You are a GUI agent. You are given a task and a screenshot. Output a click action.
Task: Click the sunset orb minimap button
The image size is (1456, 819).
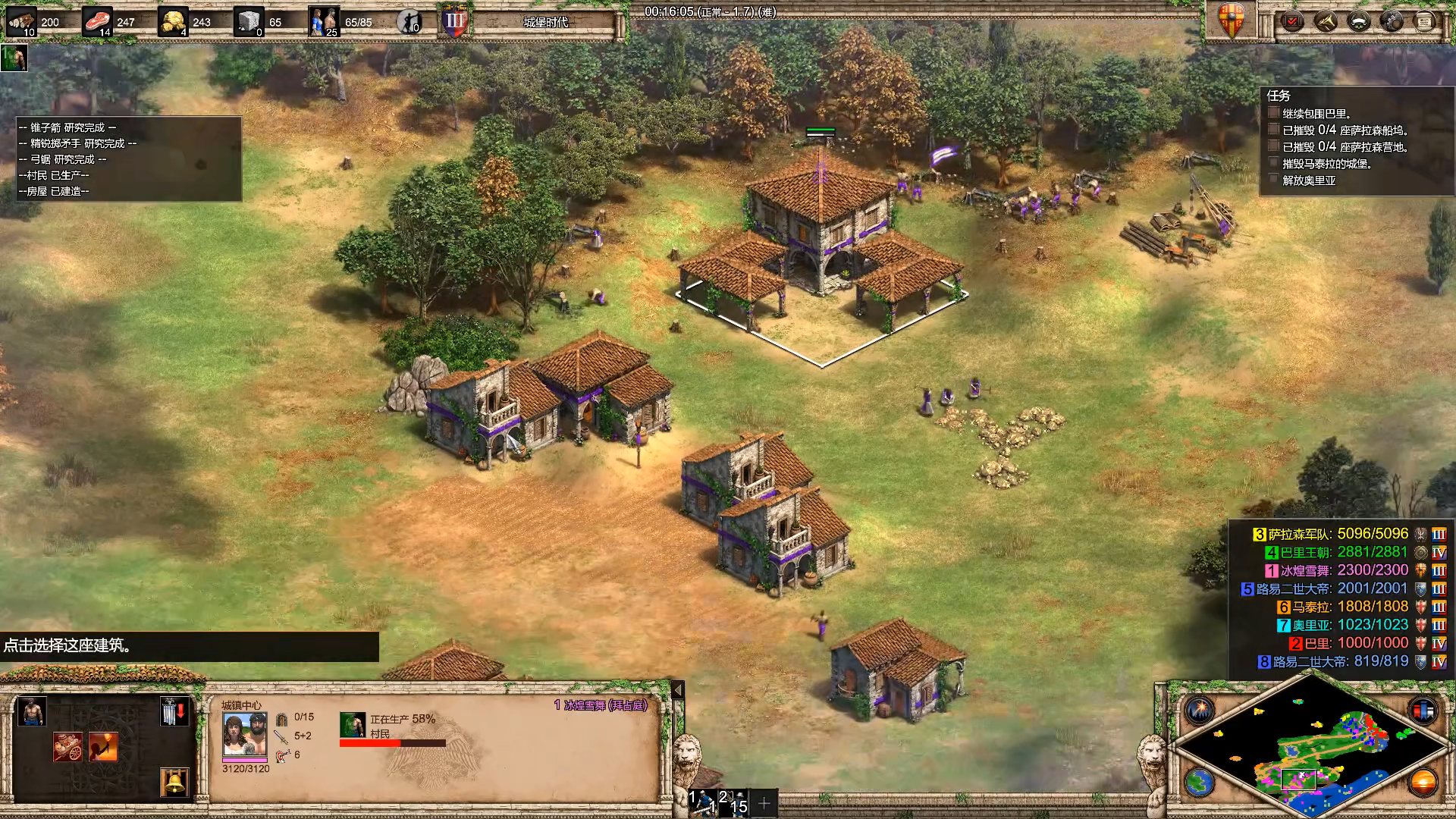coord(1423,782)
